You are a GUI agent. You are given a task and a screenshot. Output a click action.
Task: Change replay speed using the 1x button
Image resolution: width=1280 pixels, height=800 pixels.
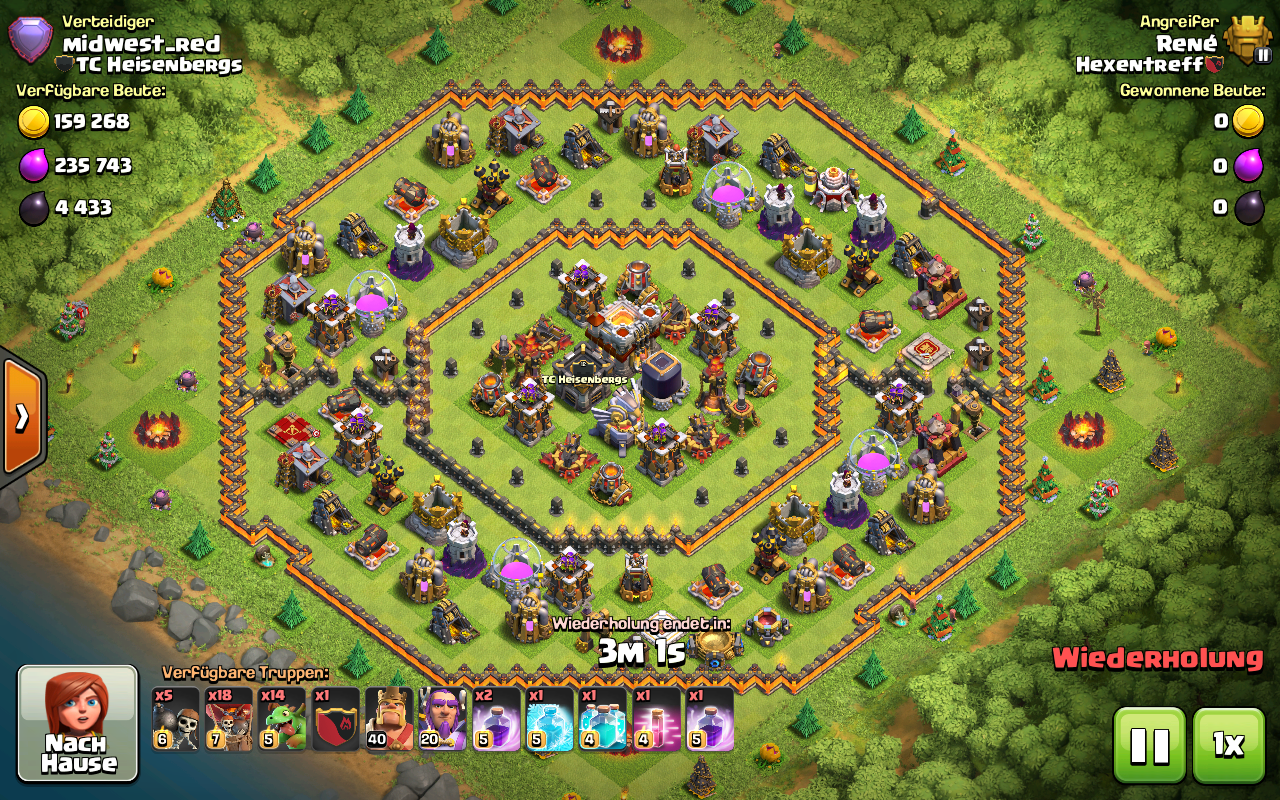[x=1228, y=744]
